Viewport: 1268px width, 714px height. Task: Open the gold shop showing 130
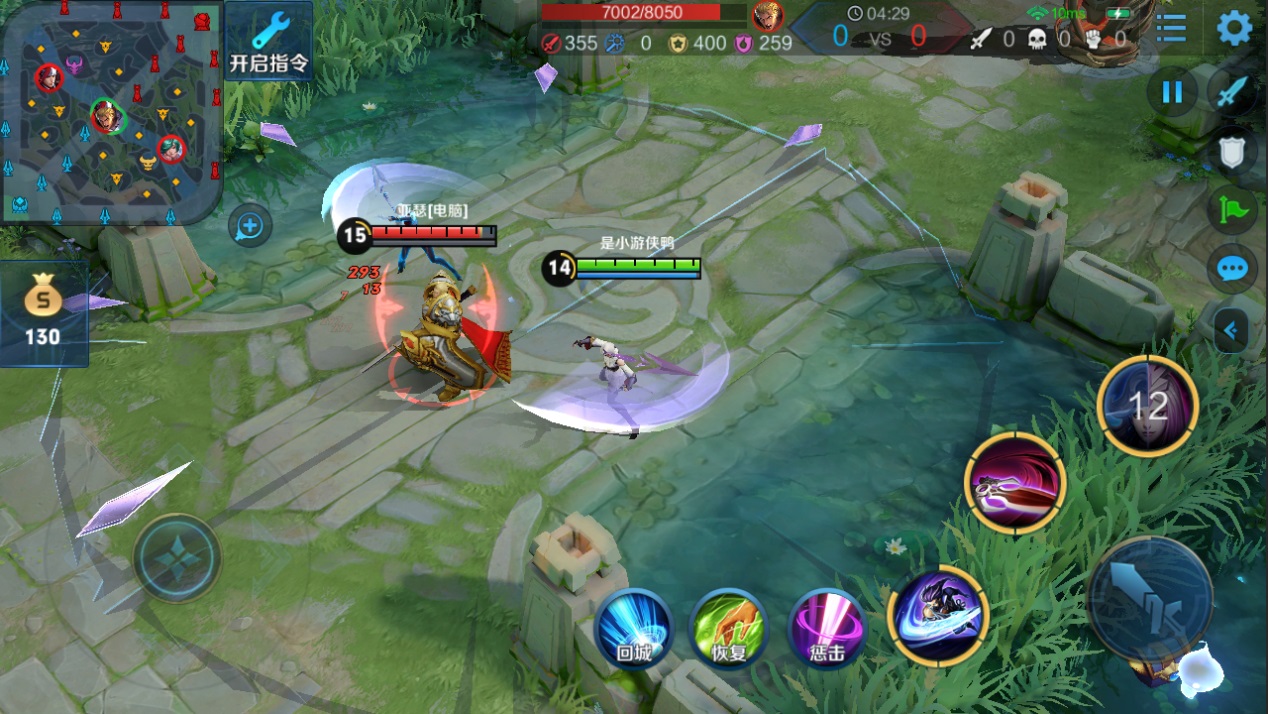pyautogui.click(x=43, y=313)
